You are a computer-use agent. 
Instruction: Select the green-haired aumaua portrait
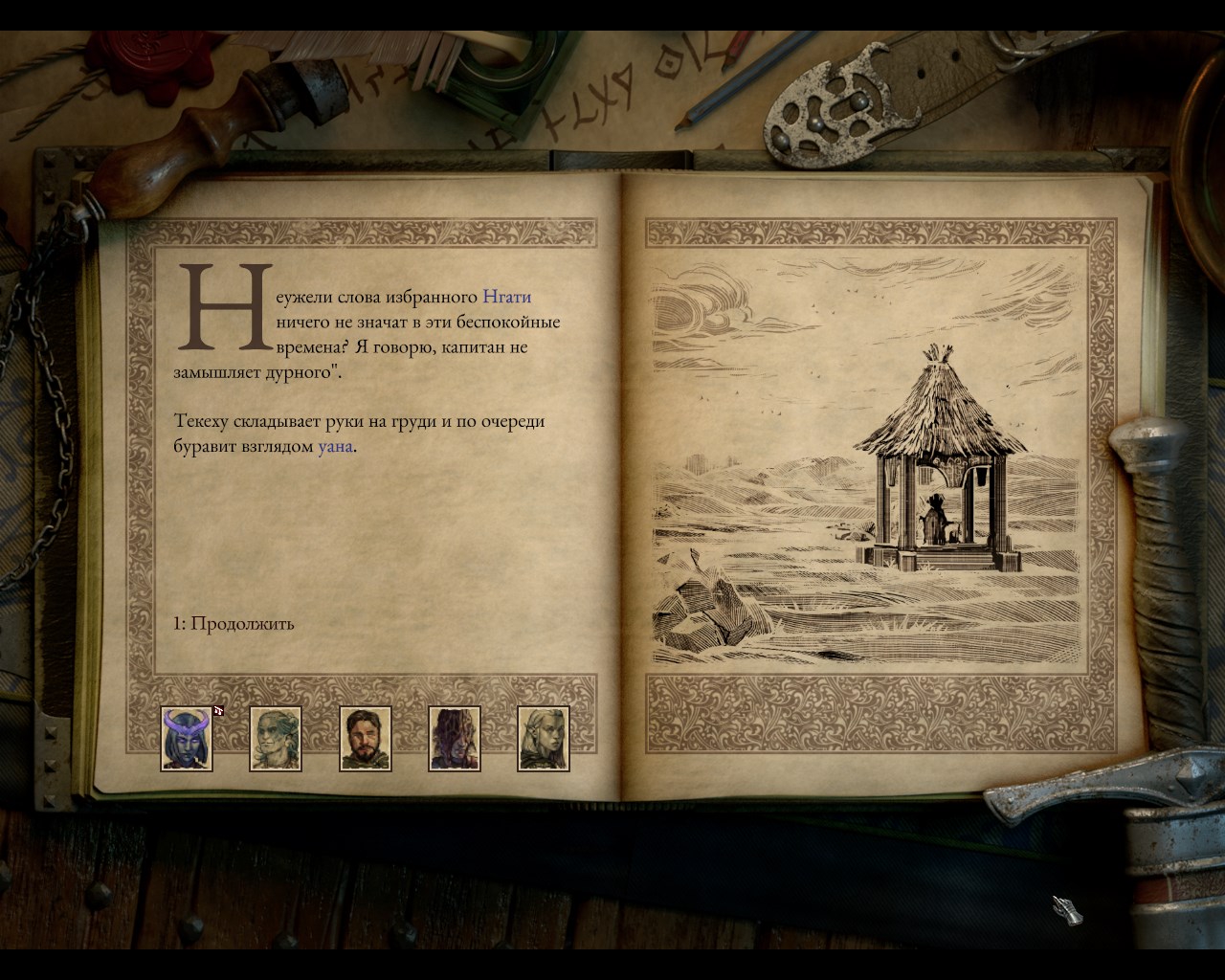(x=276, y=739)
